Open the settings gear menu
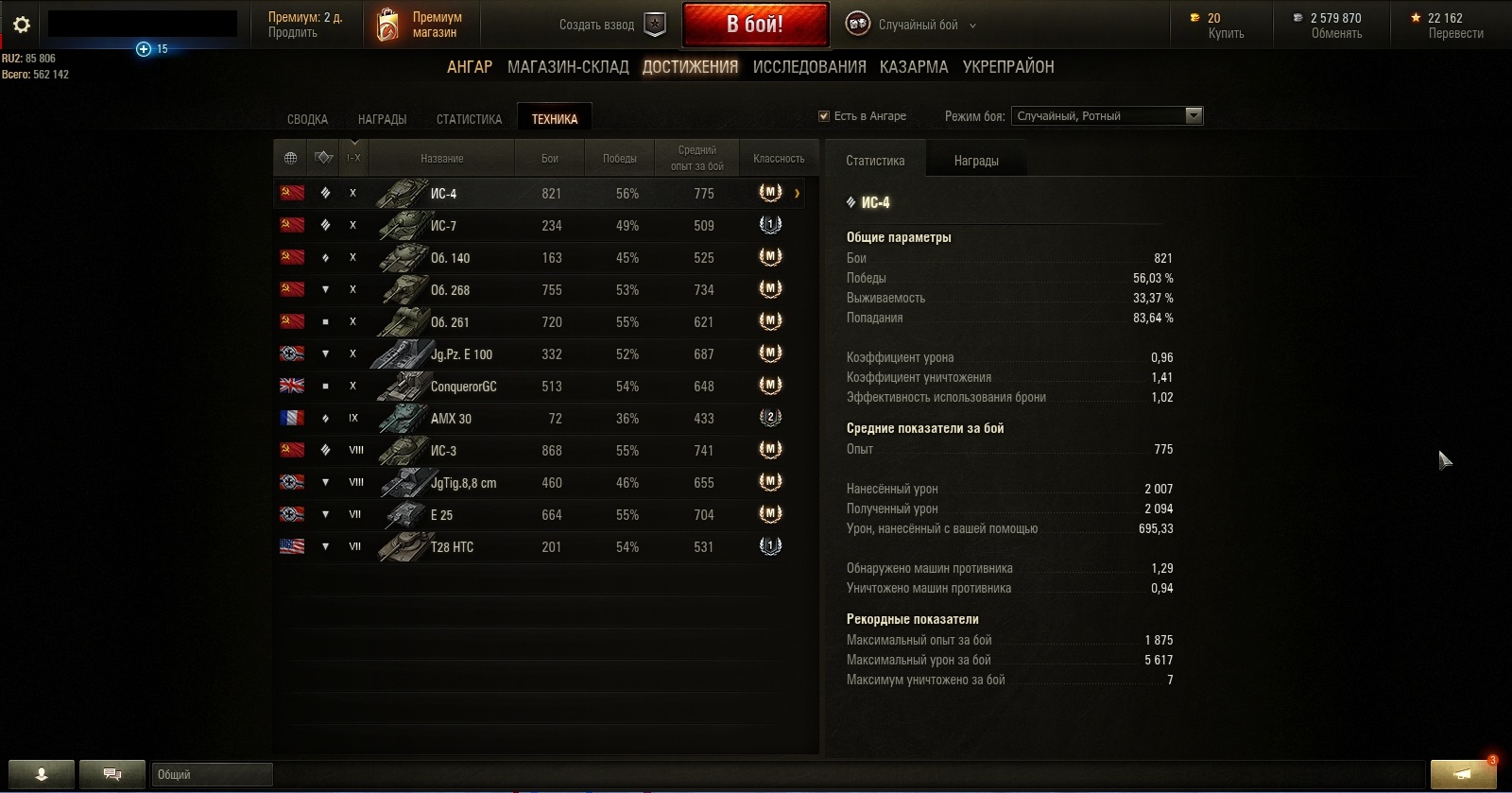1512x793 pixels. tap(22, 25)
